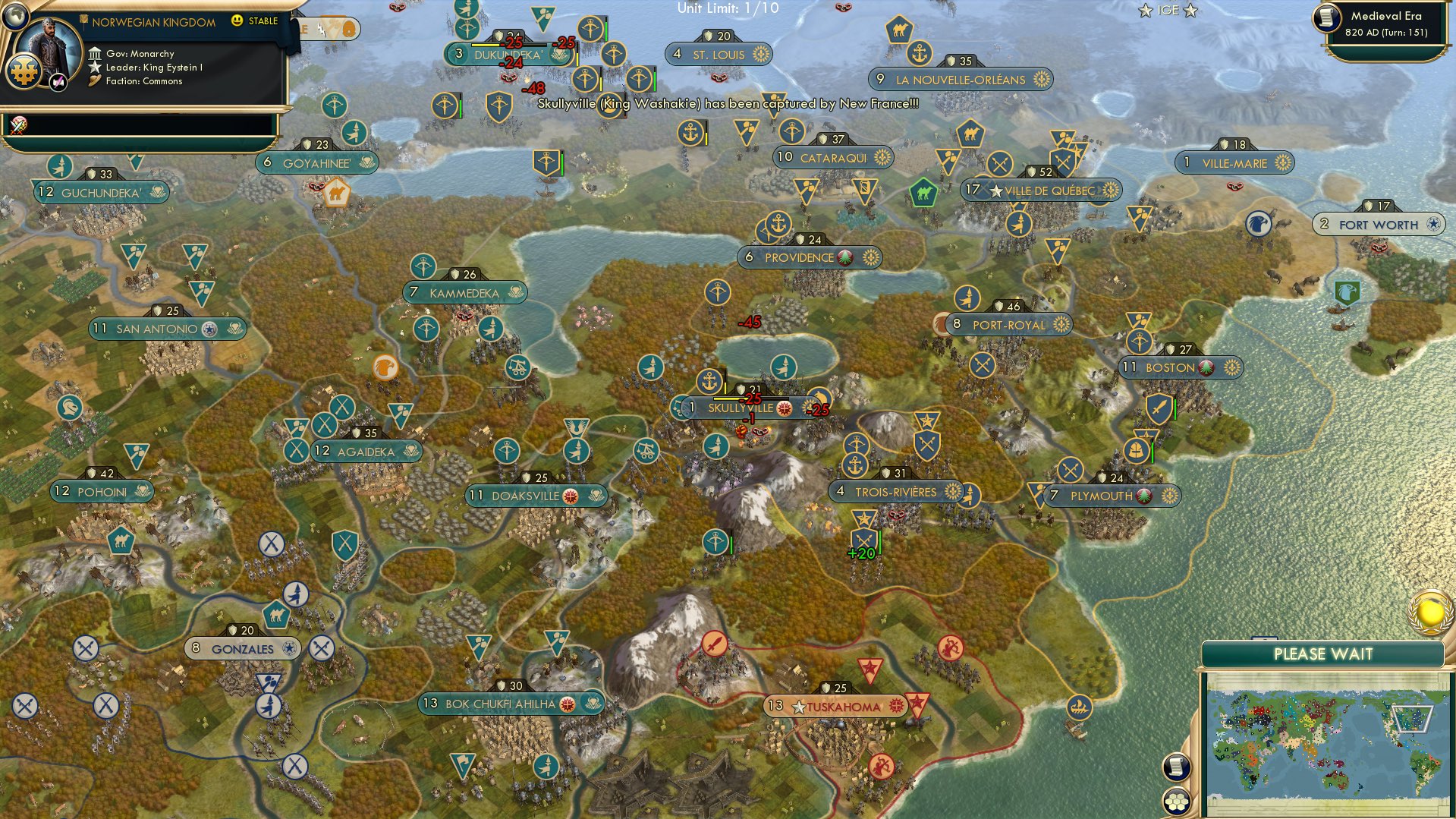Select the La Nouvelle-Orléans city banner
This screenshot has height=819, width=1456.
tap(960, 80)
